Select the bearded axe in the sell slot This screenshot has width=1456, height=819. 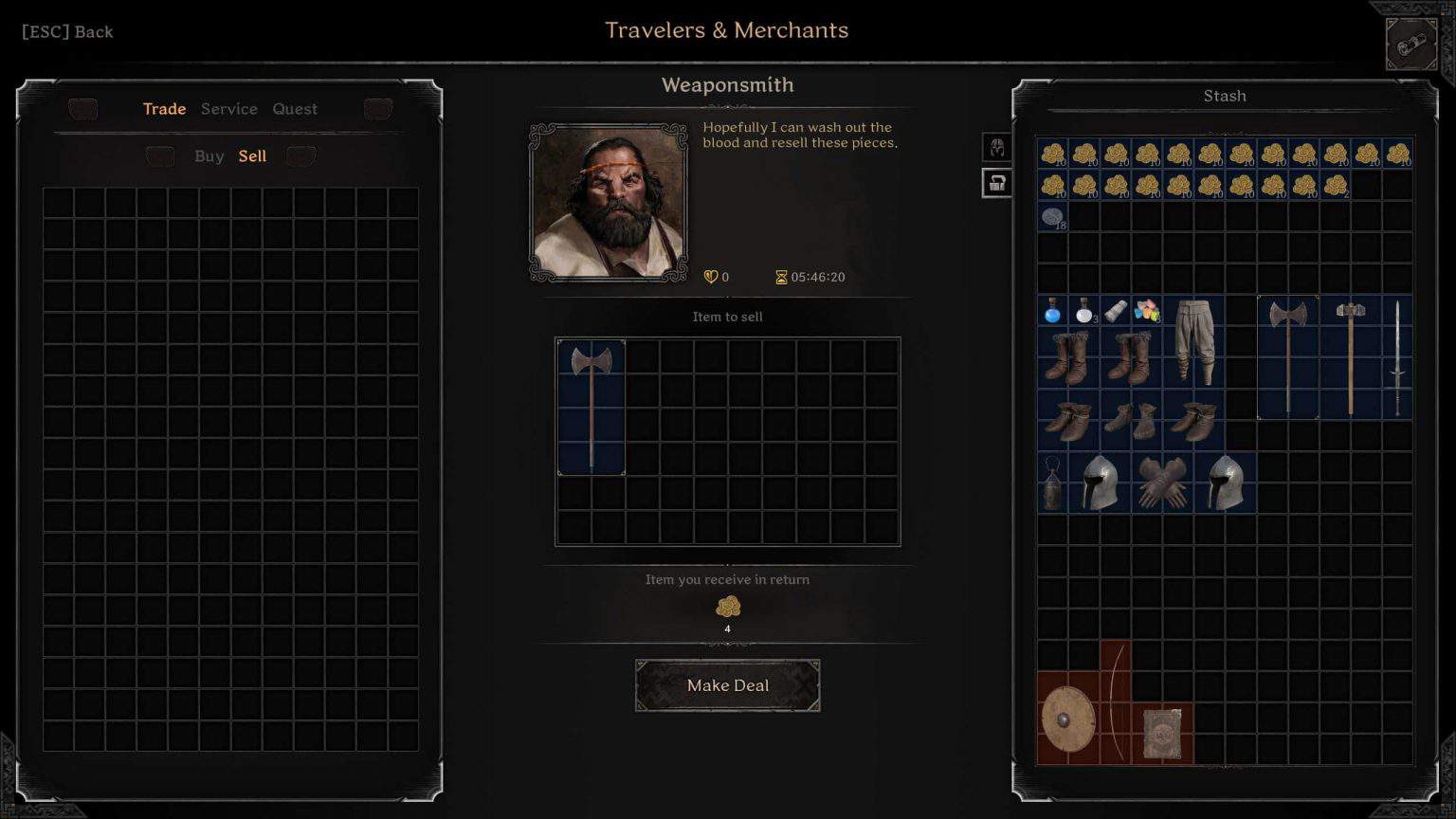[591, 408]
